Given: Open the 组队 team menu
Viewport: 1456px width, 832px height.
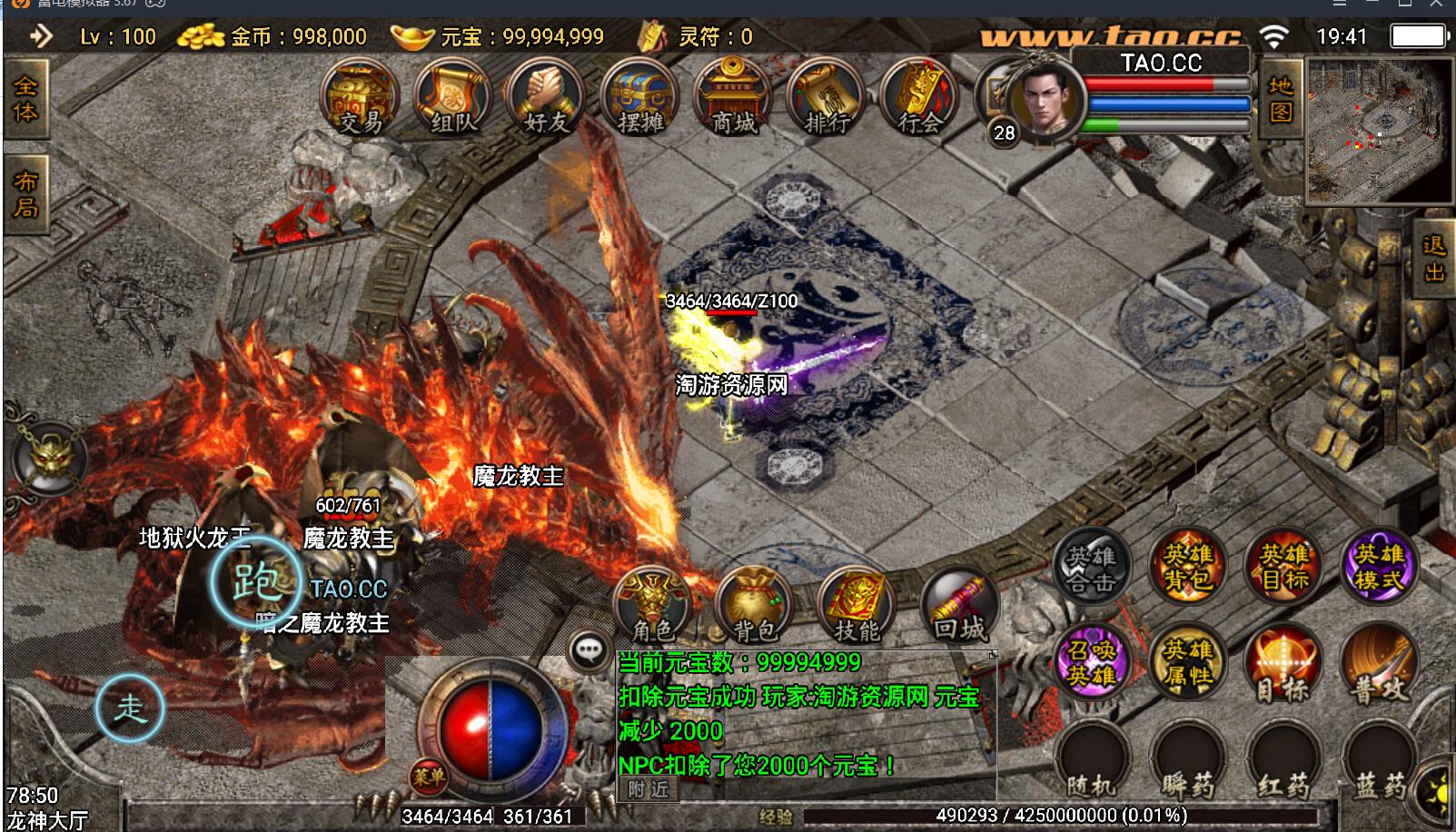Looking at the screenshot, I should coord(452,100).
